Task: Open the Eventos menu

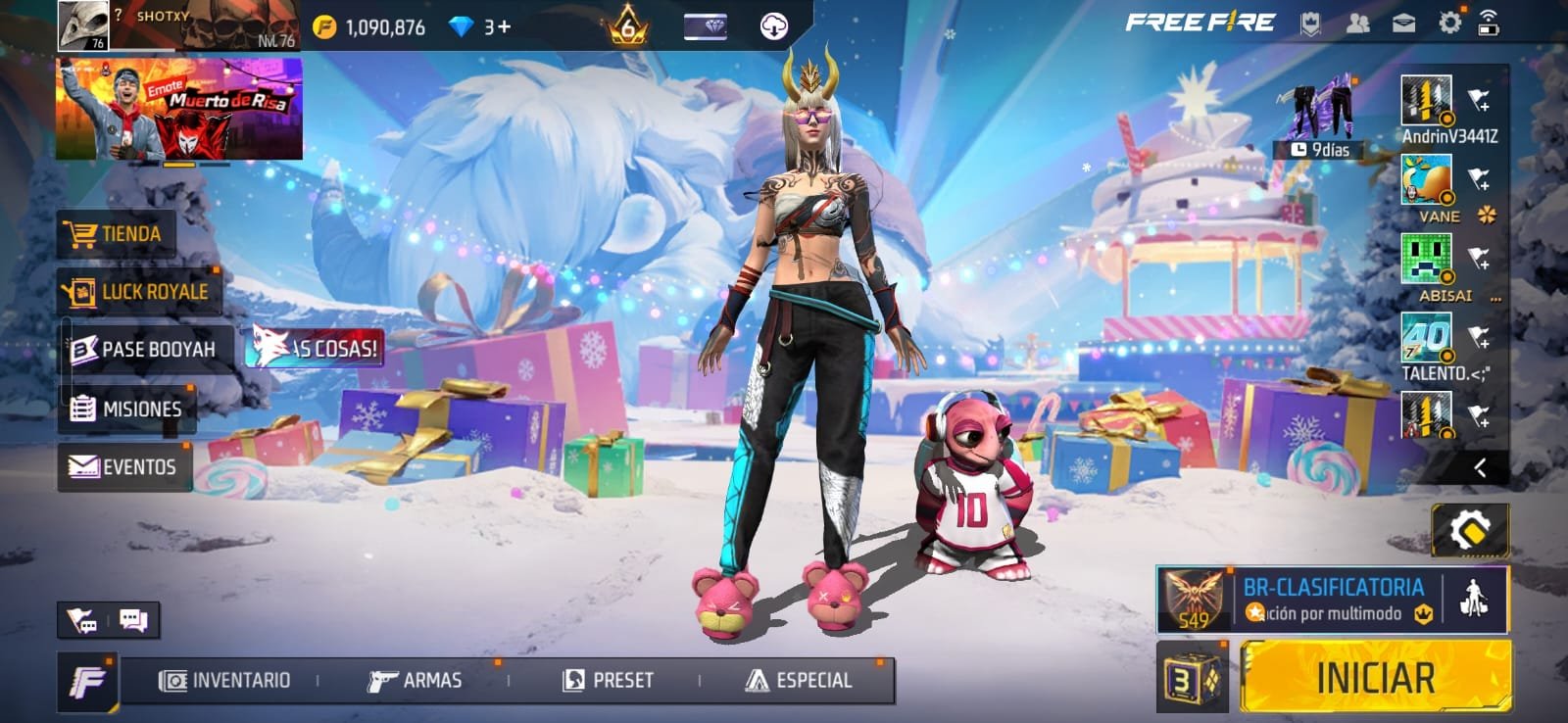Action: [124, 467]
